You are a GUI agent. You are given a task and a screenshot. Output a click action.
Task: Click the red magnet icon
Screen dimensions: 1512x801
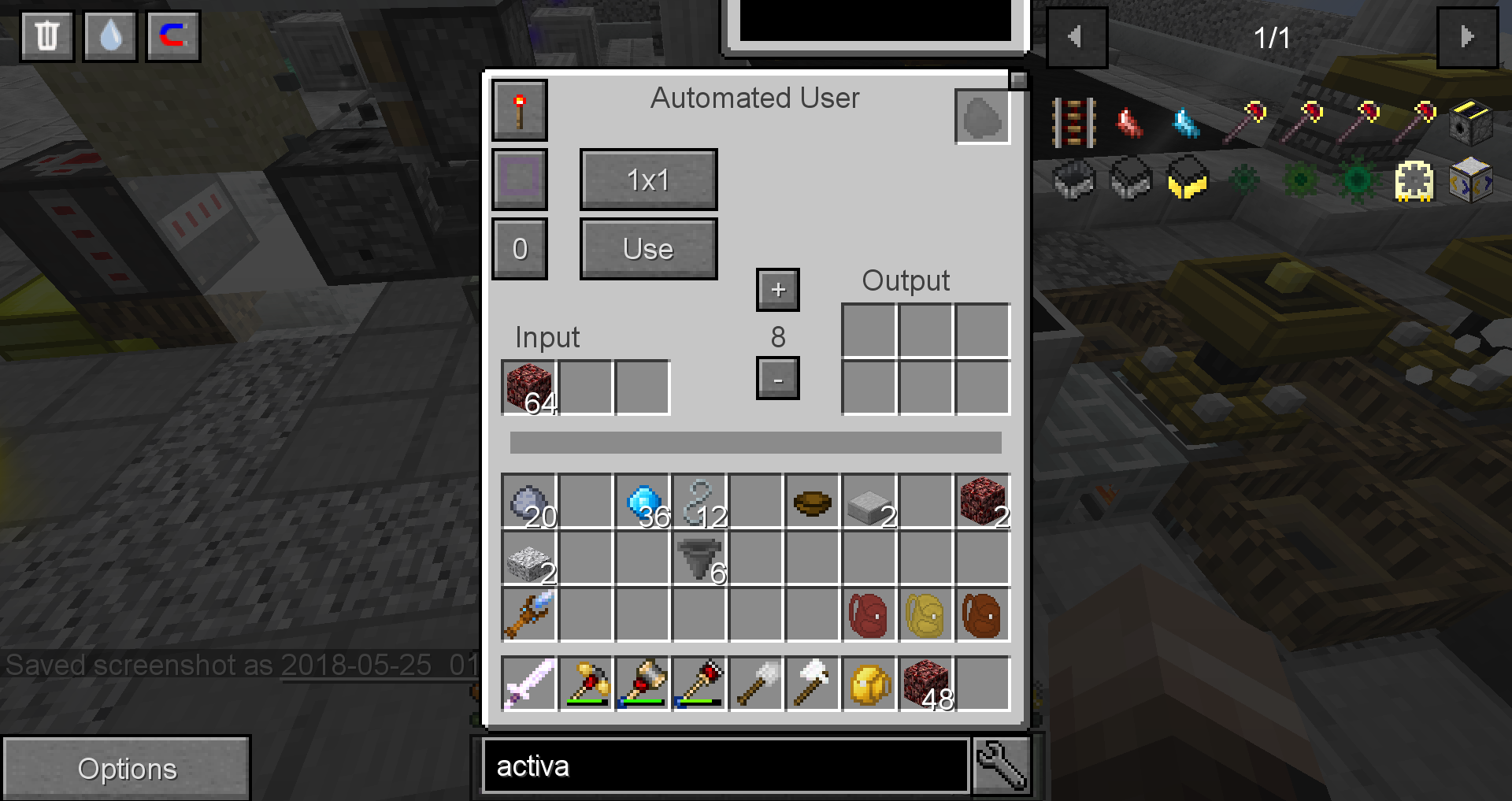coord(172,35)
